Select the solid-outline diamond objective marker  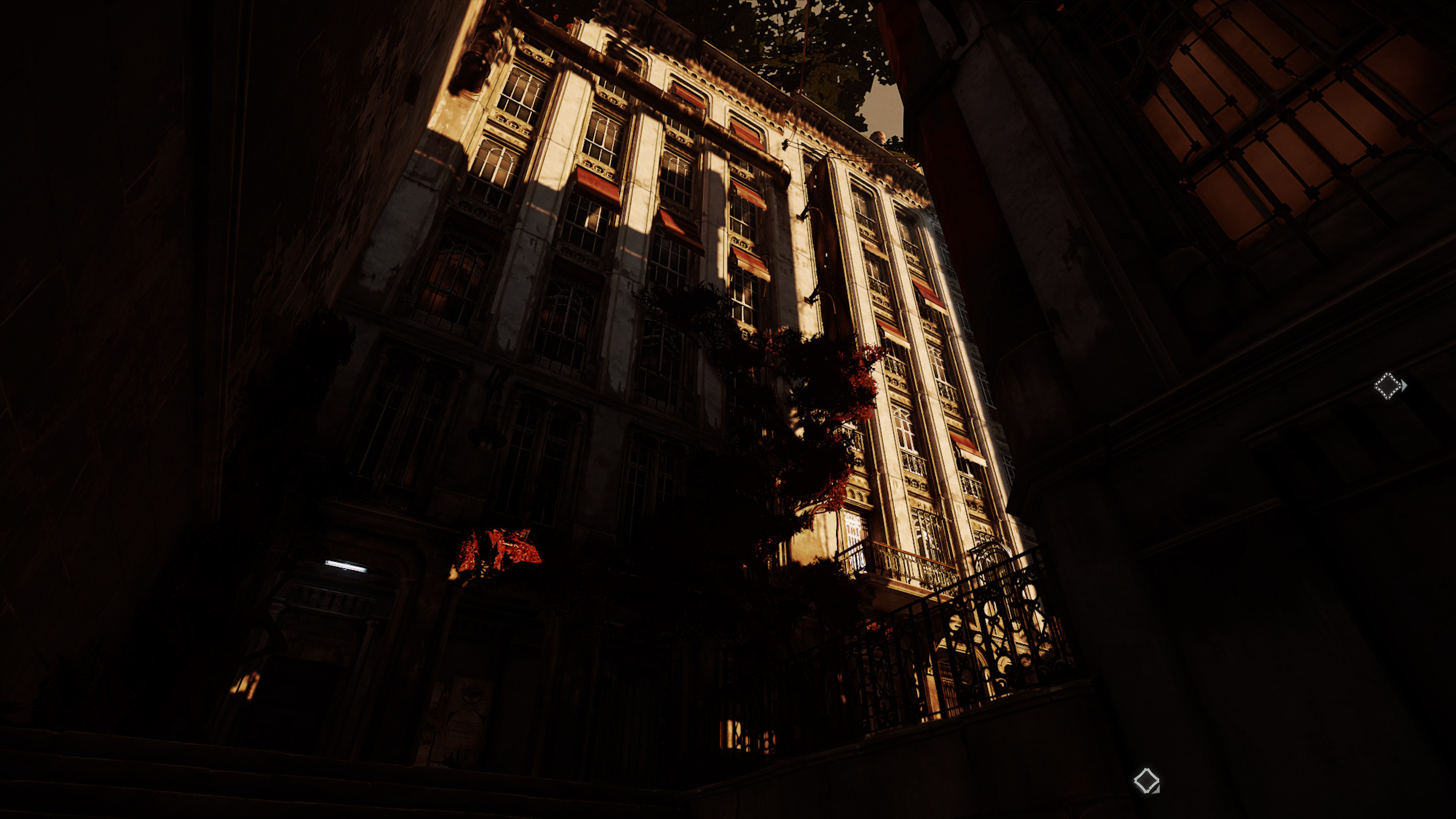1146,780
